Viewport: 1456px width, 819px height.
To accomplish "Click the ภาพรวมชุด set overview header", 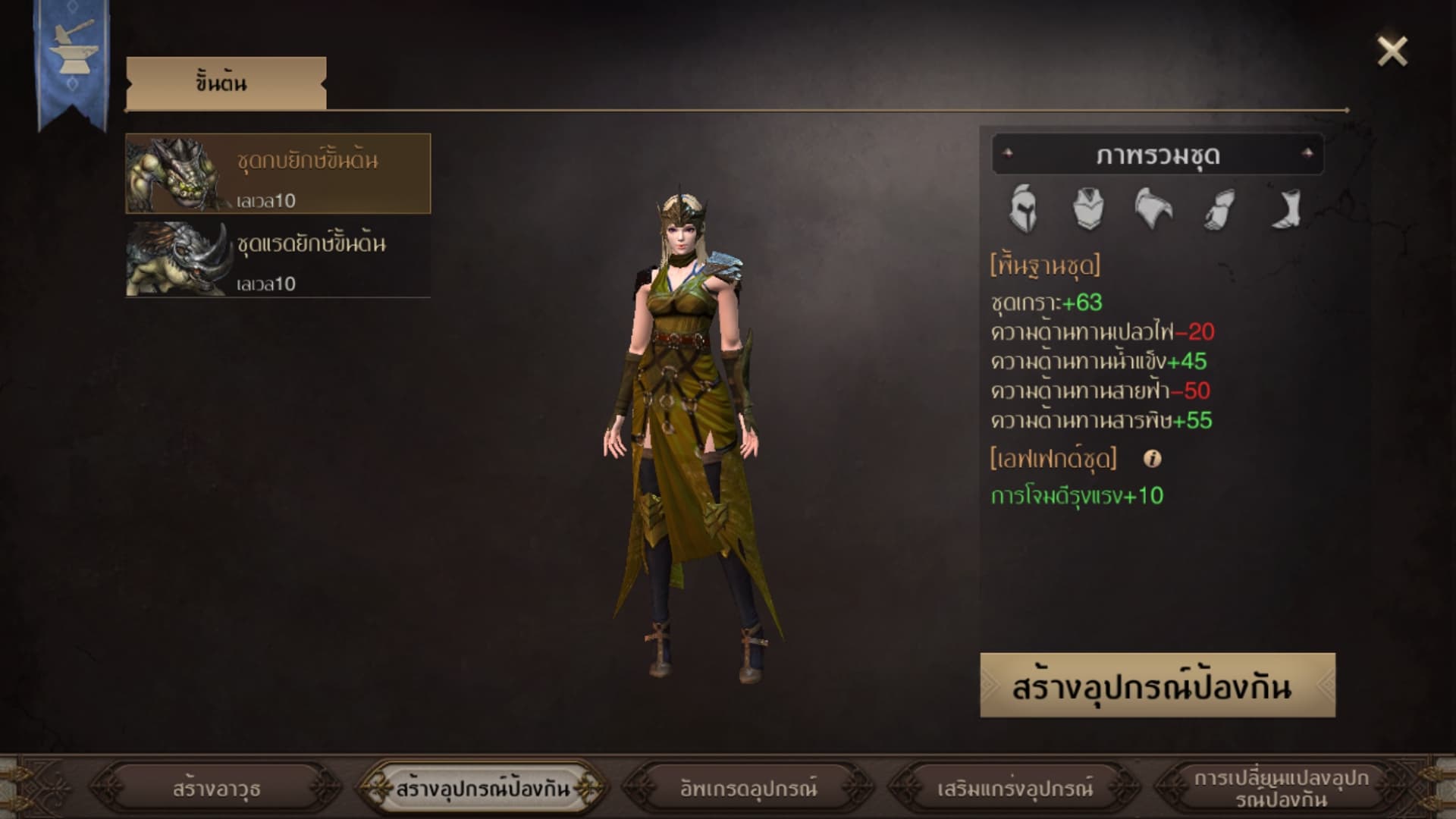I will point(1157,155).
